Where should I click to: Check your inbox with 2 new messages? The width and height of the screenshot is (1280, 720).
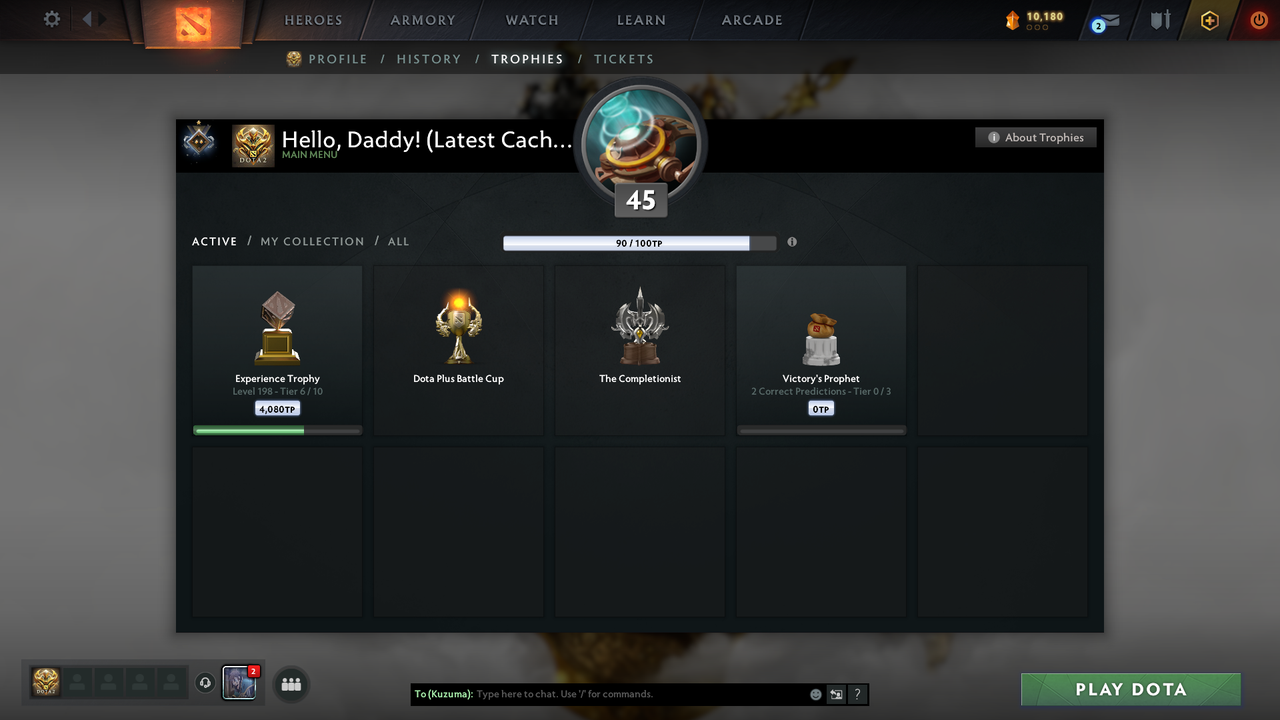coord(1104,21)
